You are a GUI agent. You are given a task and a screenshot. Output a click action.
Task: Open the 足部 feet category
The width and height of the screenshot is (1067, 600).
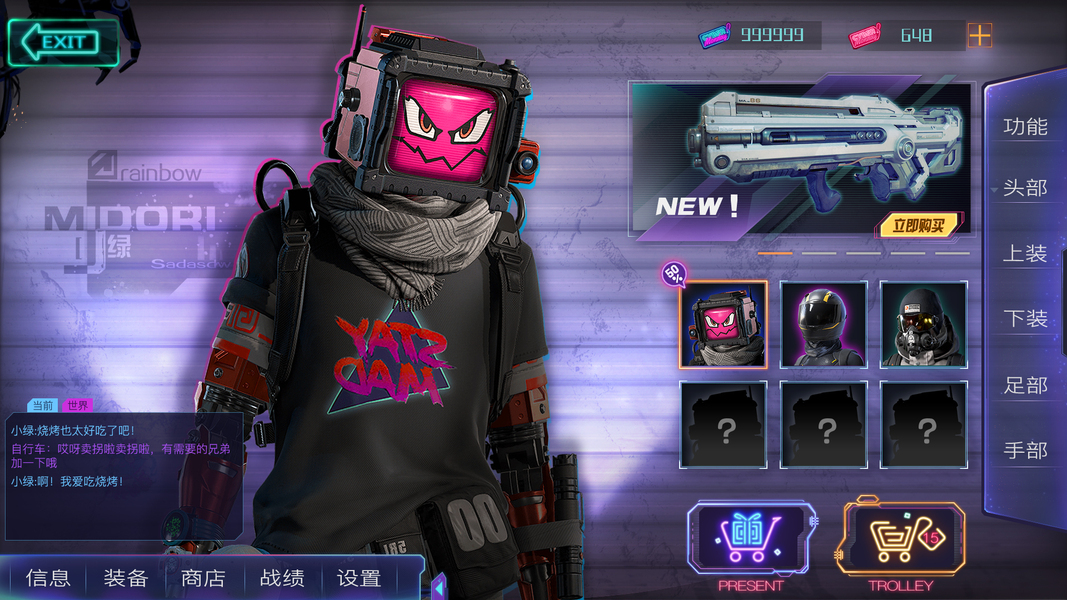pos(1025,385)
